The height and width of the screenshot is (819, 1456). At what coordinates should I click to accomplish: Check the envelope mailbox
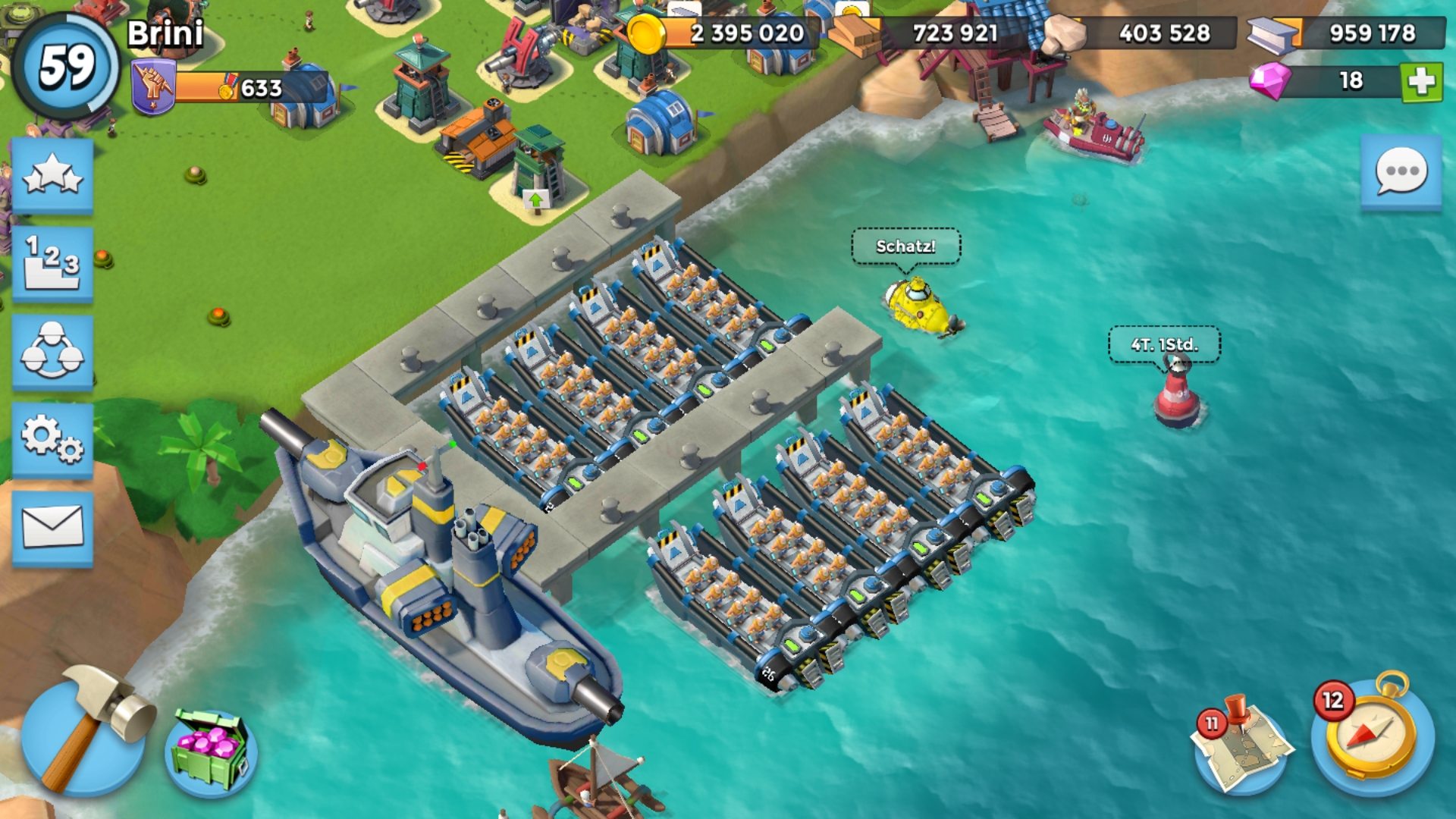tap(52, 528)
